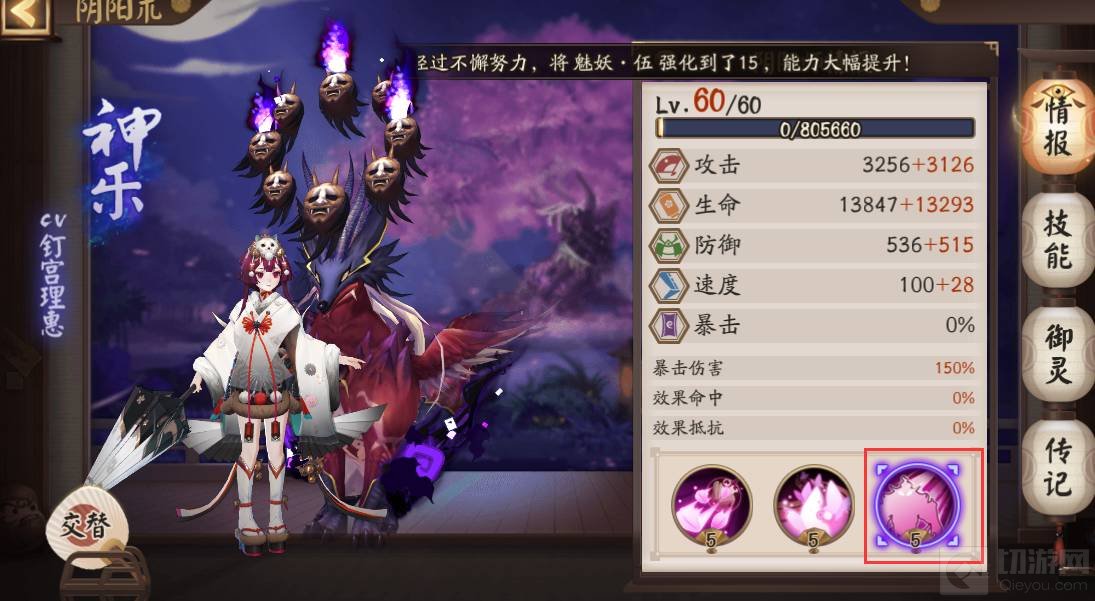Tap the 生命 health stat row

[812, 205]
